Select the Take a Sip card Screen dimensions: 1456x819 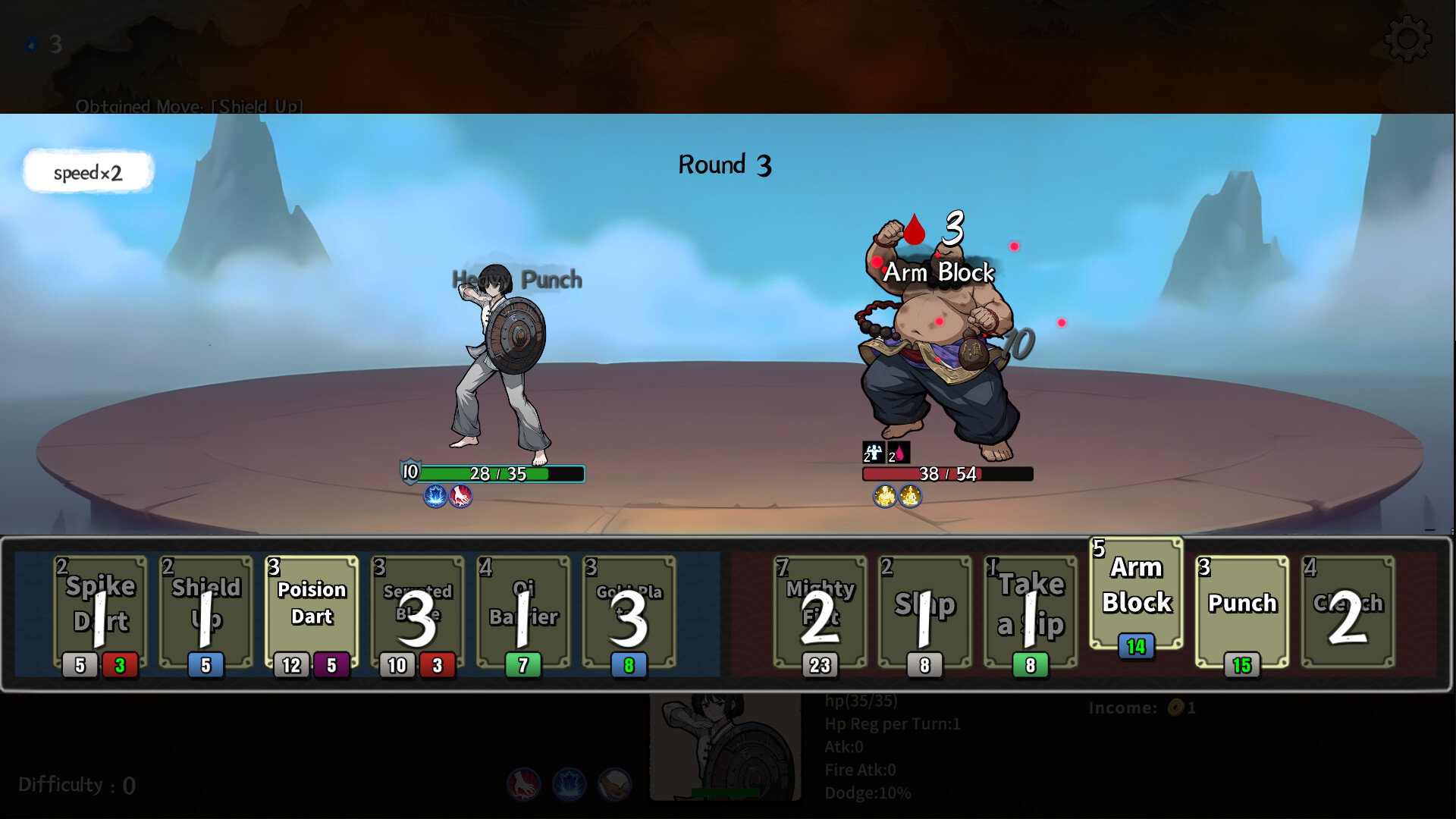coord(1031,610)
